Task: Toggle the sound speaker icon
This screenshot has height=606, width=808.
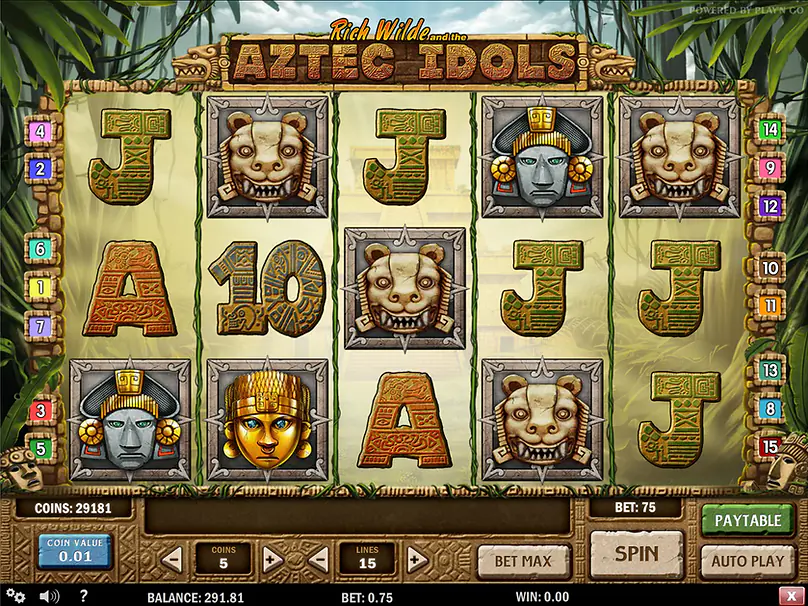Action: click(x=48, y=596)
